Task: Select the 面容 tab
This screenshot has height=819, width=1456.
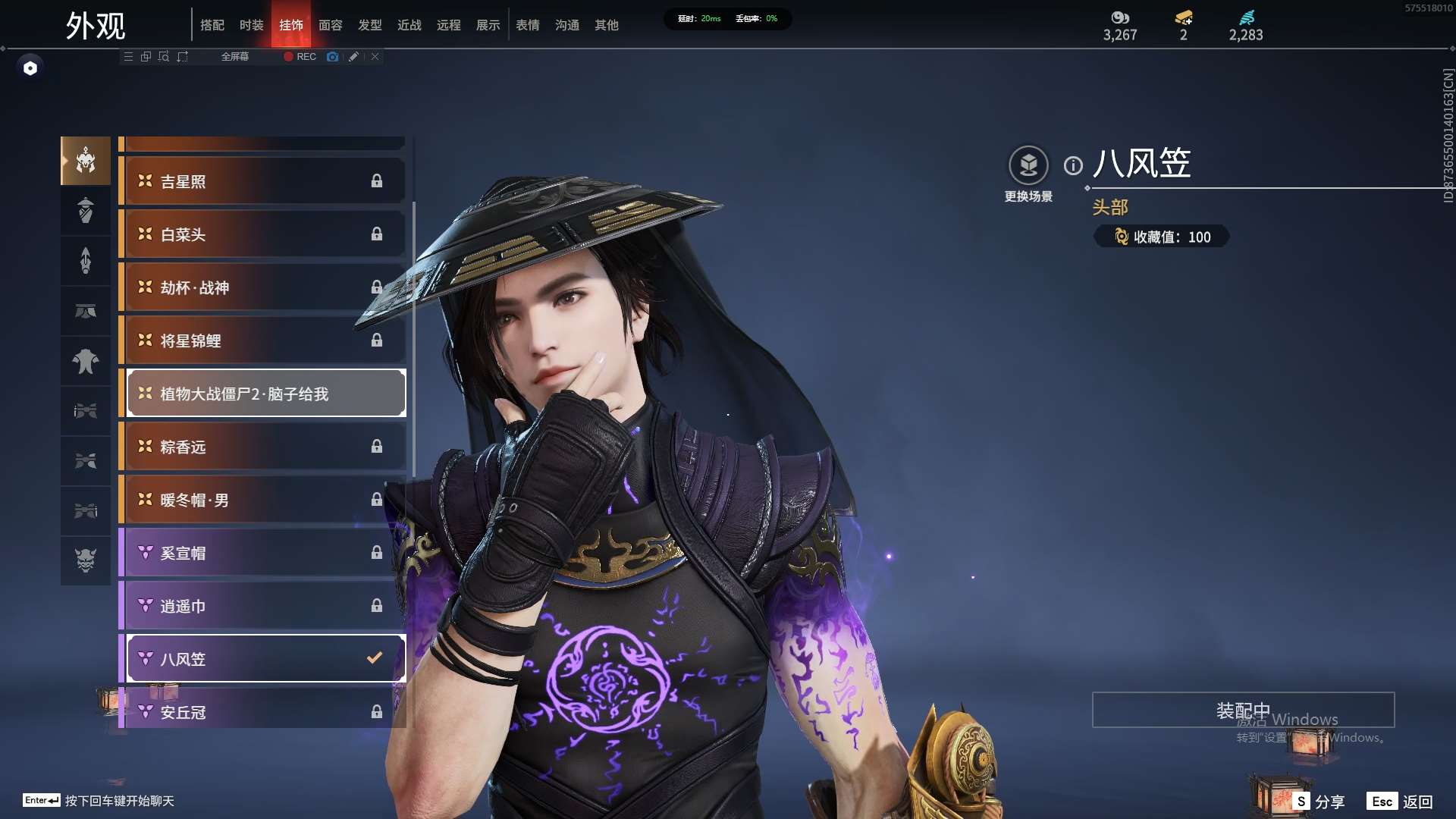Action: 331,25
